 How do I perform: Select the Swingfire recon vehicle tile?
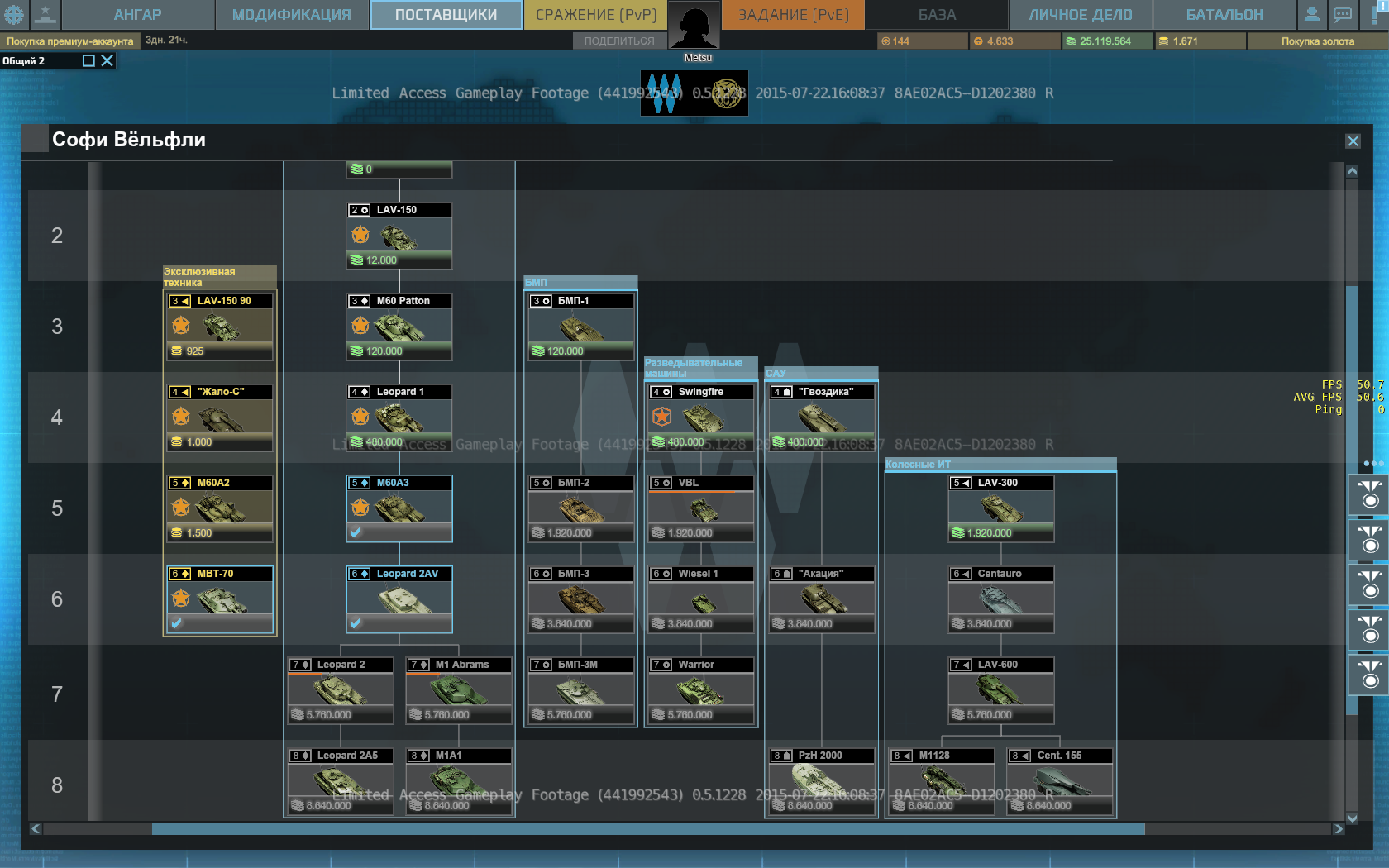tap(701, 417)
